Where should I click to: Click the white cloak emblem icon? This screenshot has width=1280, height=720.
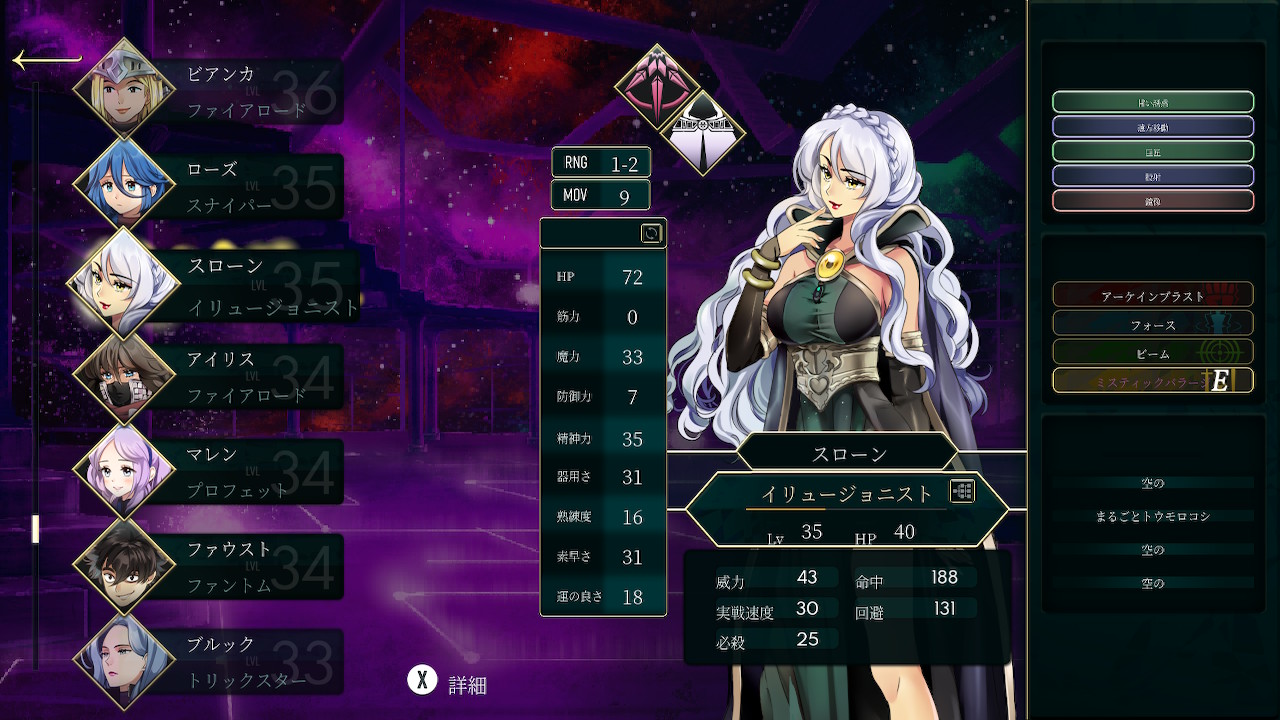[x=703, y=133]
